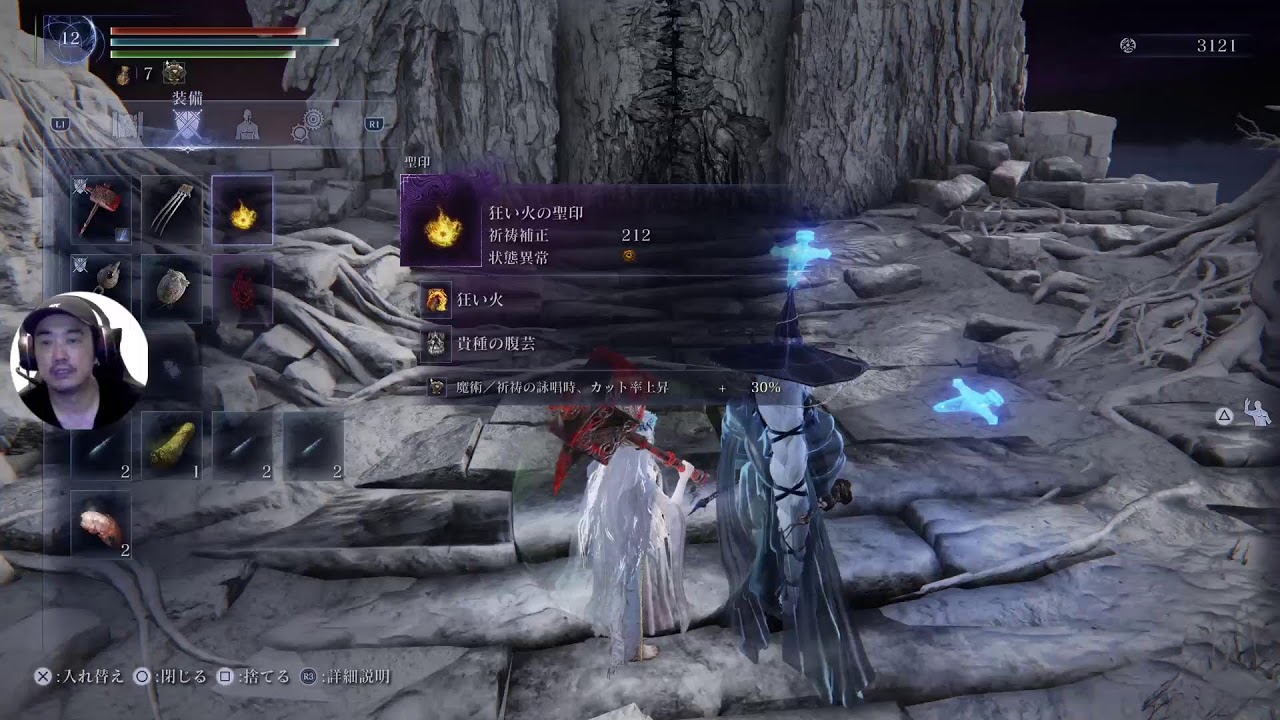
Task: Open system settings via the gear icon
Action: [x=308, y=126]
